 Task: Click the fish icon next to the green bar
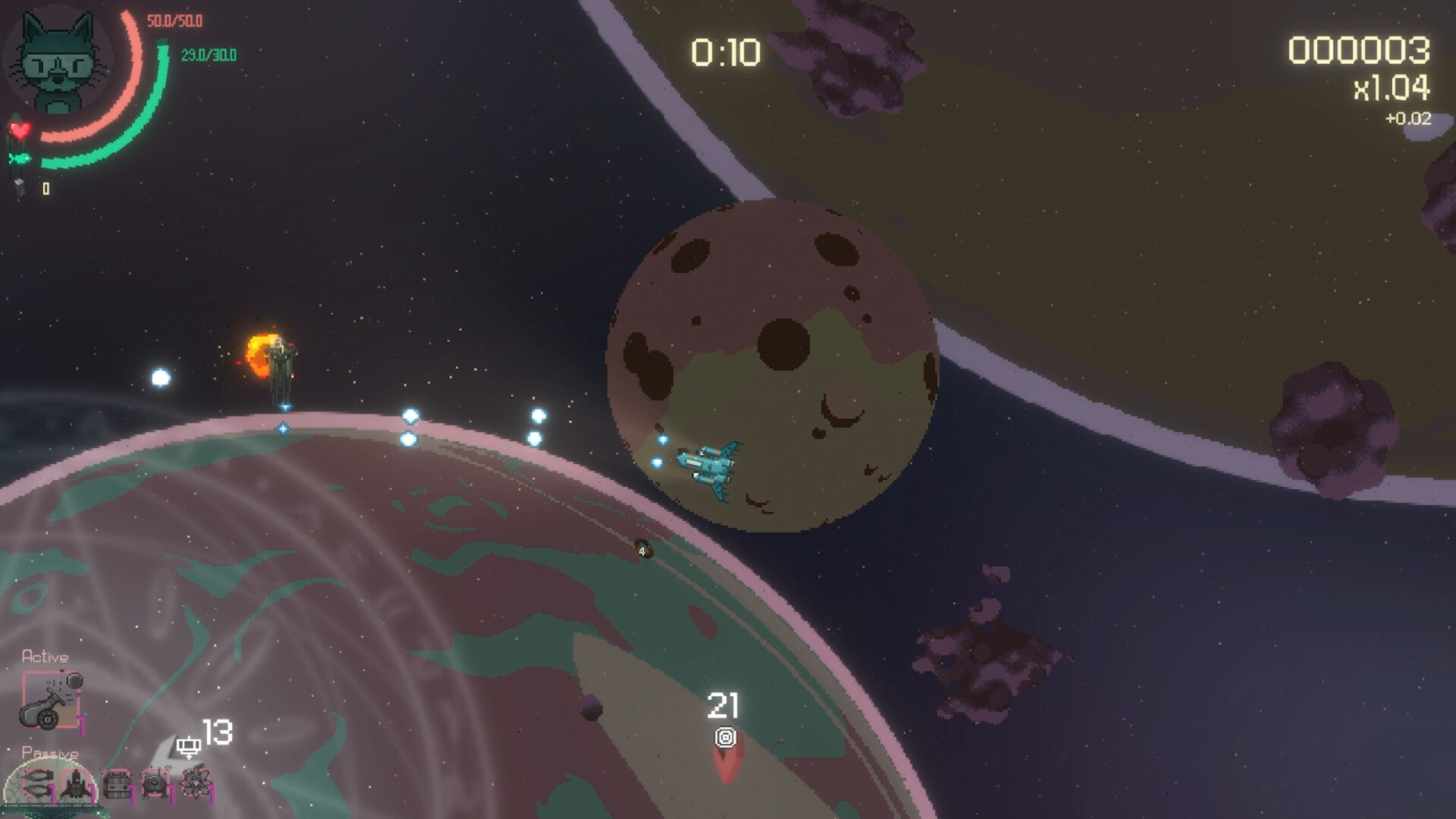click(x=20, y=158)
